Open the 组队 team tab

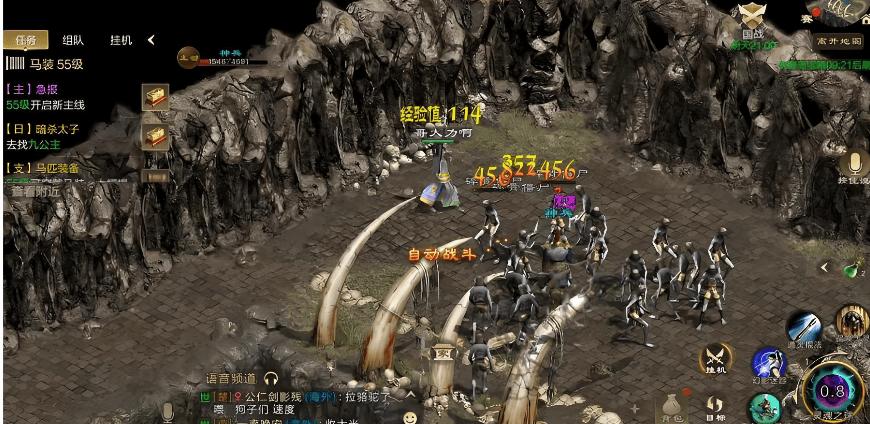tap(73, 41)
